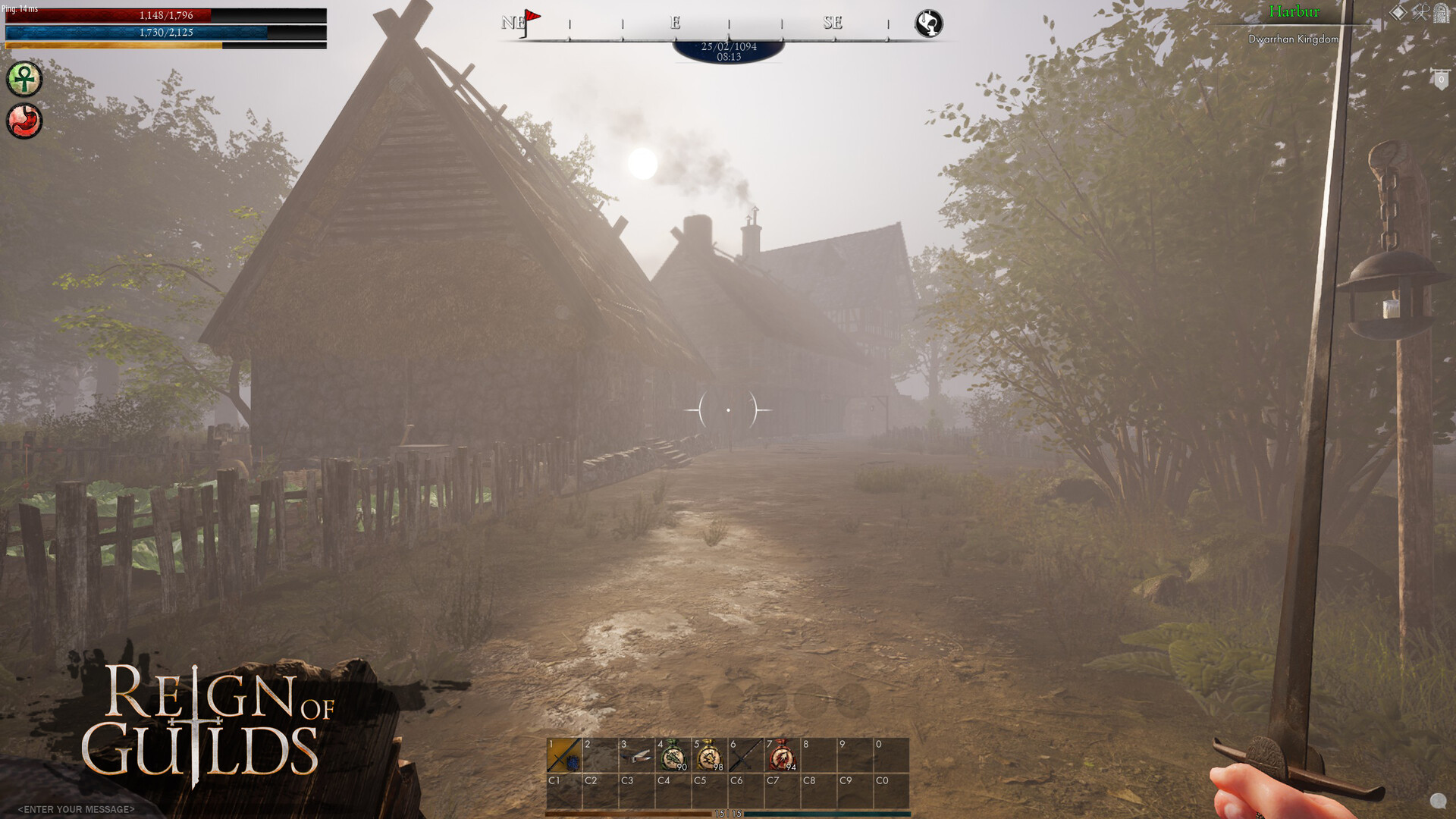This screenshot has height=819, width=1456.
Task: Click the chat message input field
Action: pyautogui.click(x=76, y=809)
